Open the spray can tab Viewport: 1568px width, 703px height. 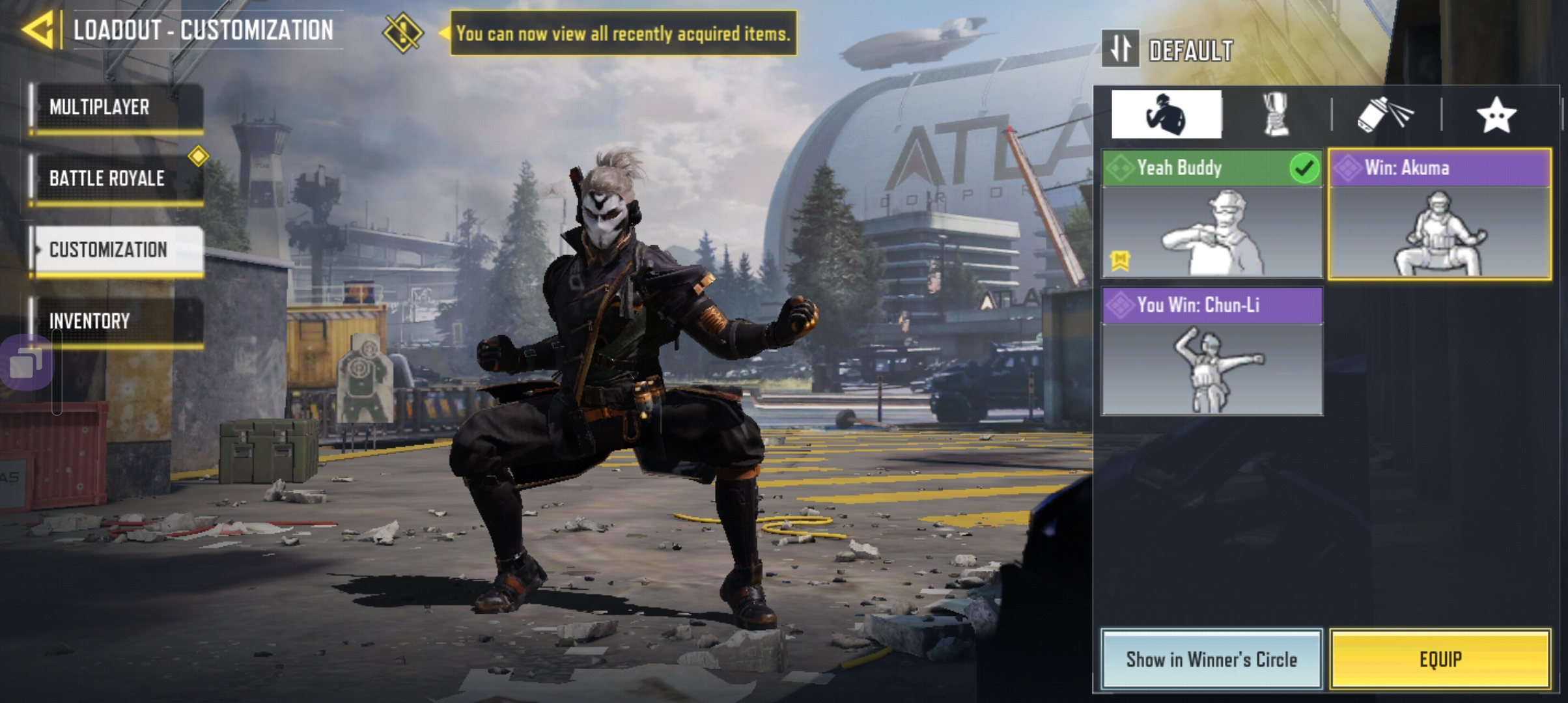click(1385, 115)
